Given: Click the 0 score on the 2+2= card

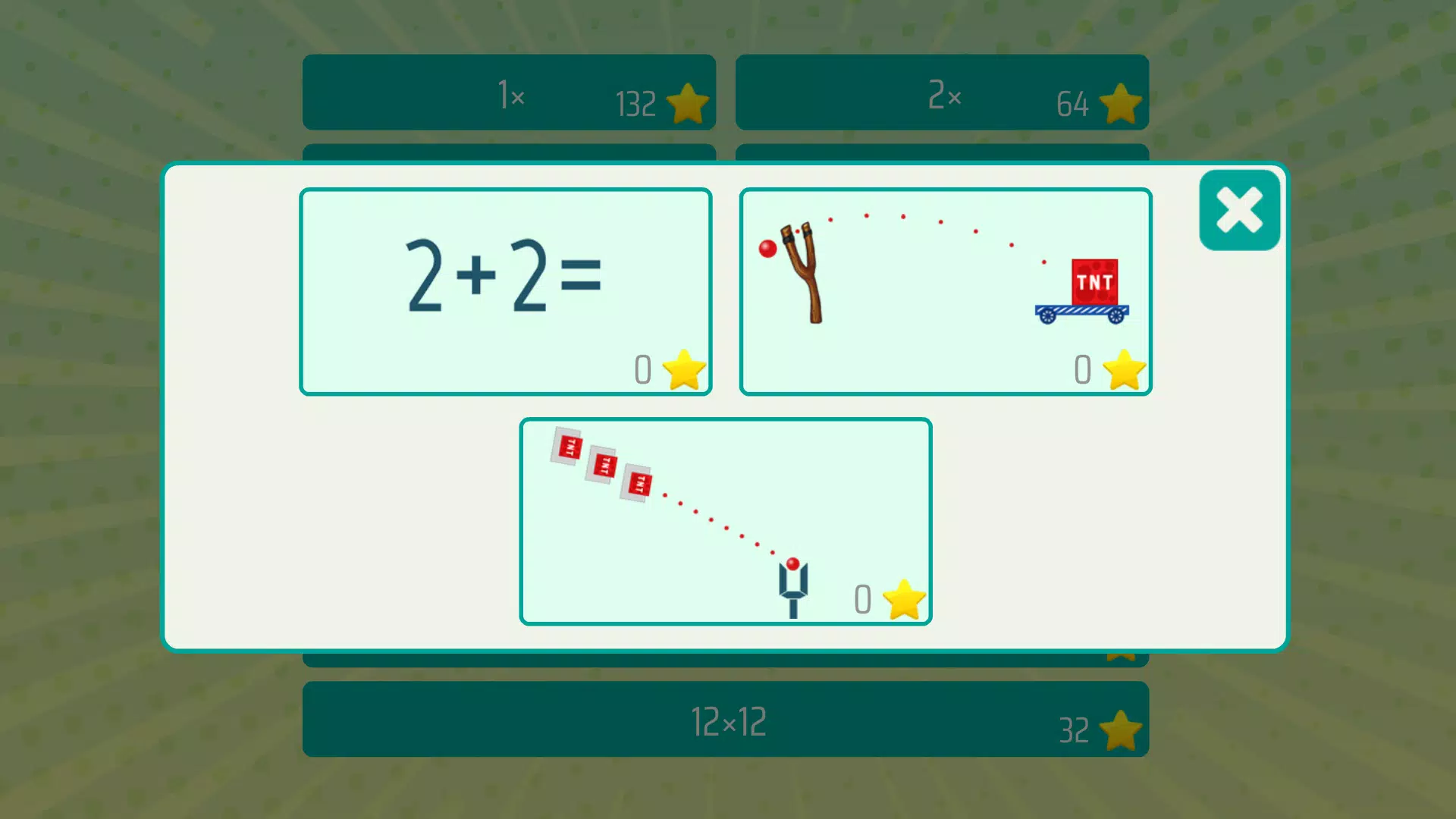Looking at the screenshot, I should point(643,369).
